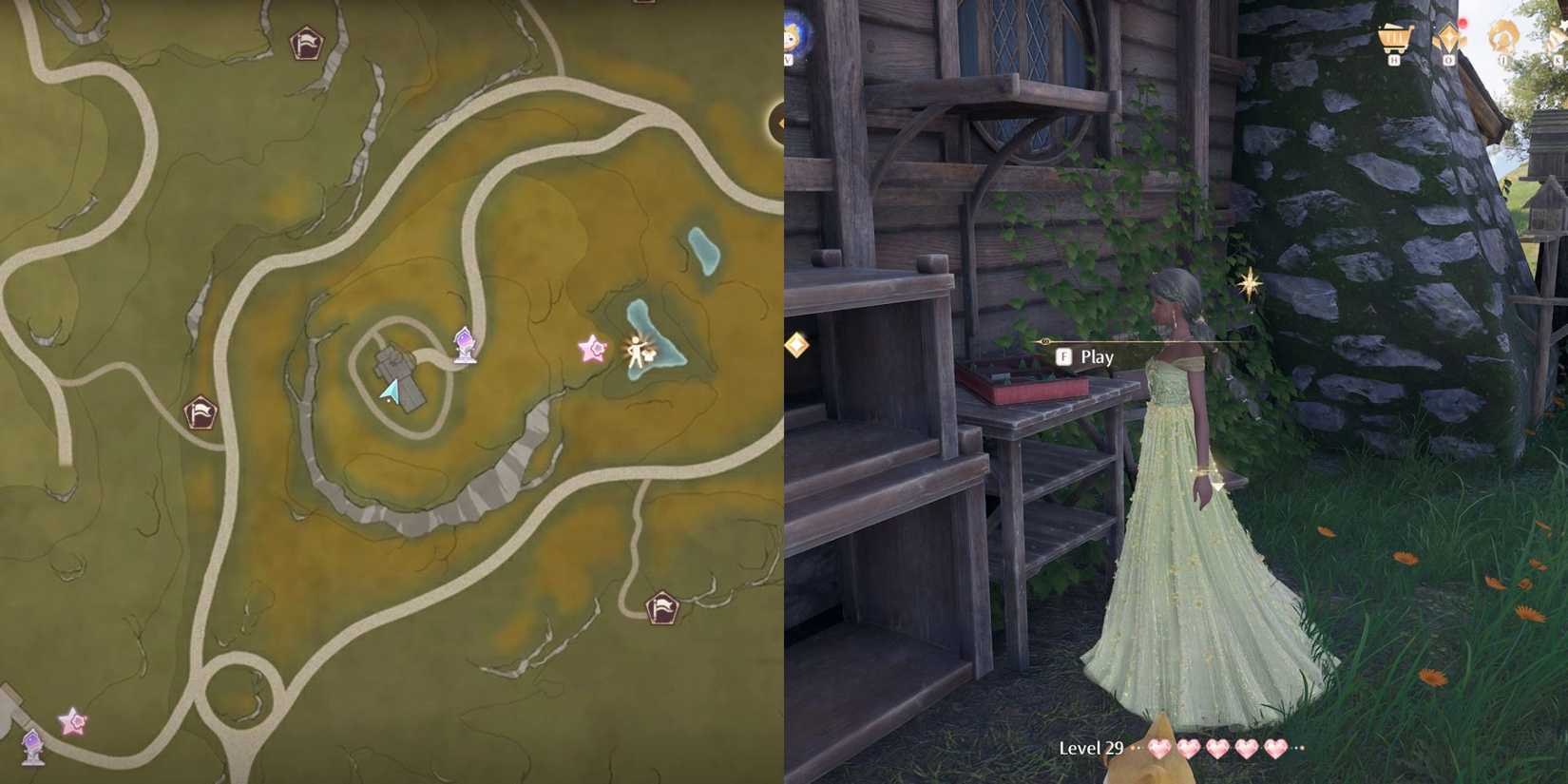Image resolution: width=1568 pixels, height=784 pixels.
Task: Select the pink star marker in the bottom-left corner
Action: tap(70, 723)
